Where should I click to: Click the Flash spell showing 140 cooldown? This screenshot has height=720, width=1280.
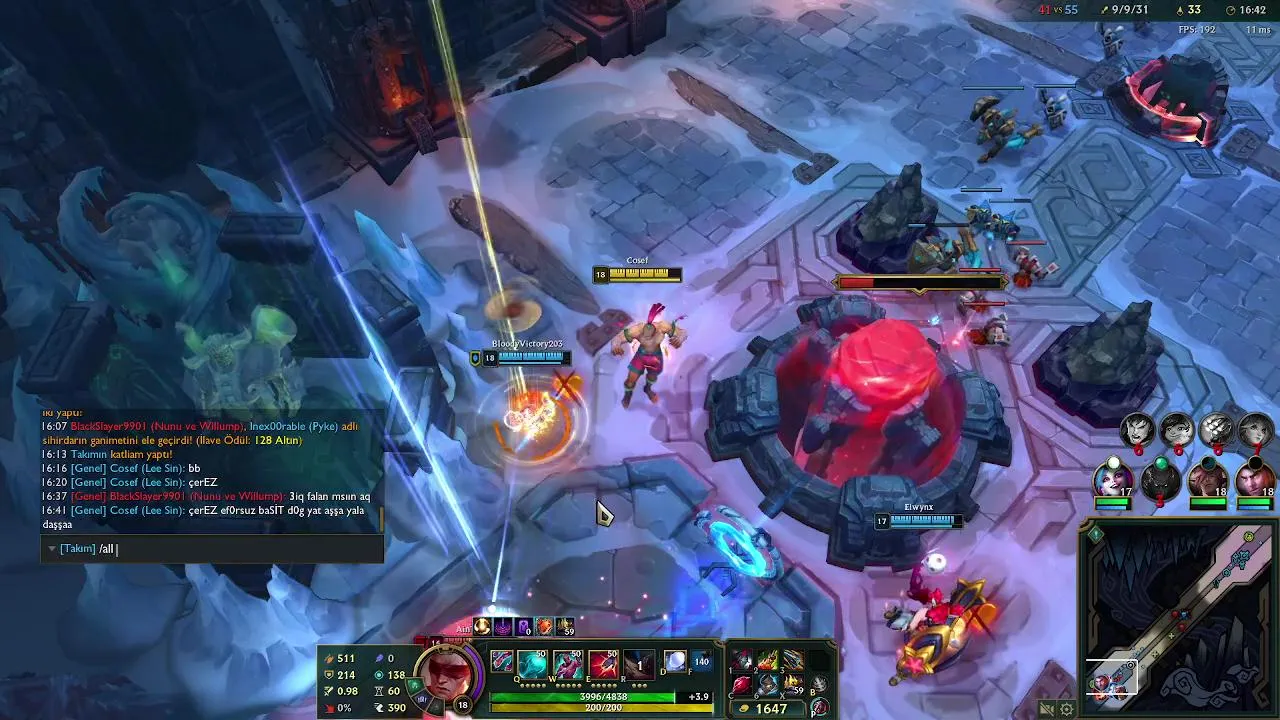pos(700,661)
